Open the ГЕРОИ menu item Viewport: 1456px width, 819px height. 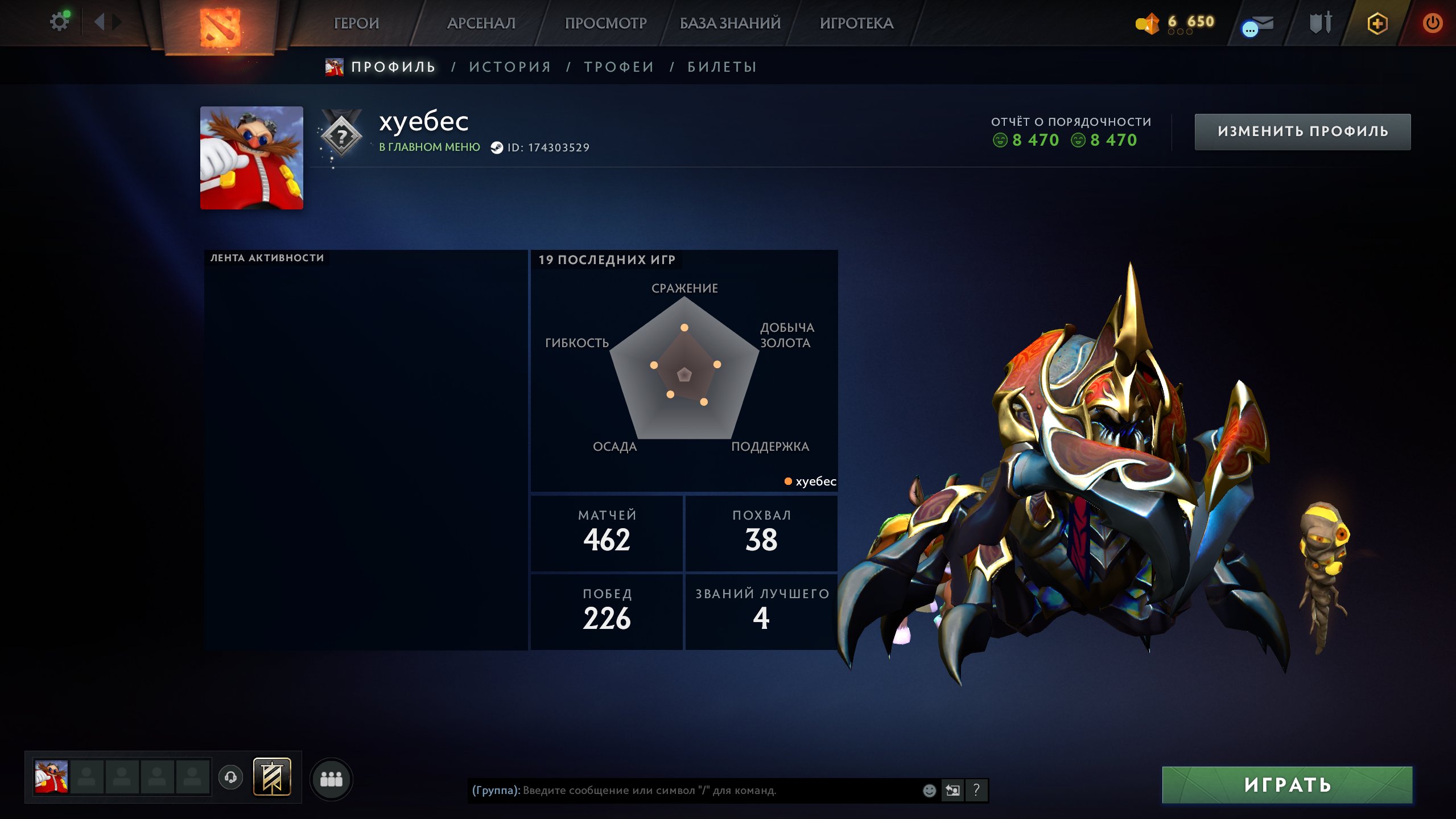(357, 23)
